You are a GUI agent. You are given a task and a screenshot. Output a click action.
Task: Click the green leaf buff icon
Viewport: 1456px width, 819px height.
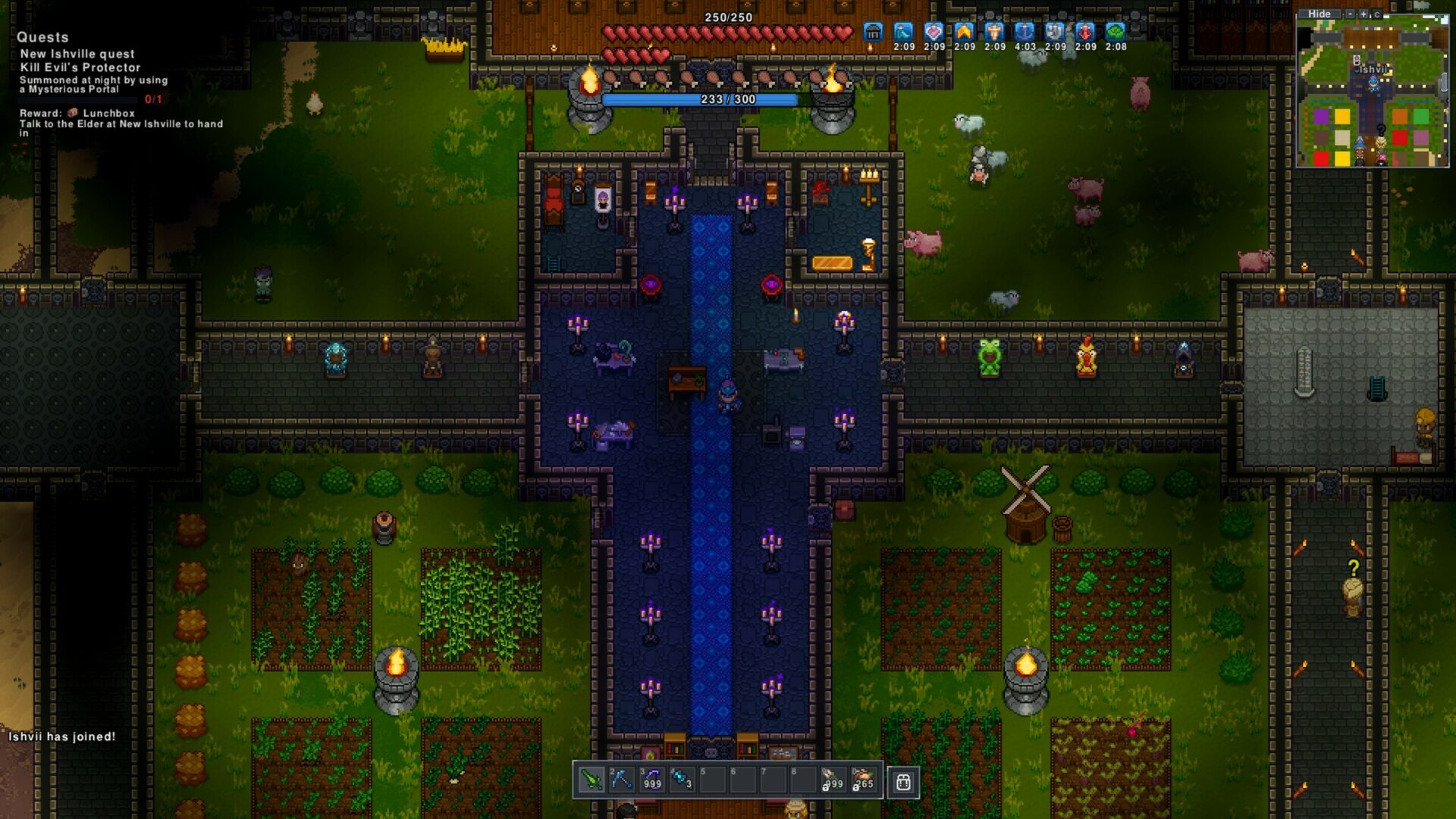point(1116,32)
